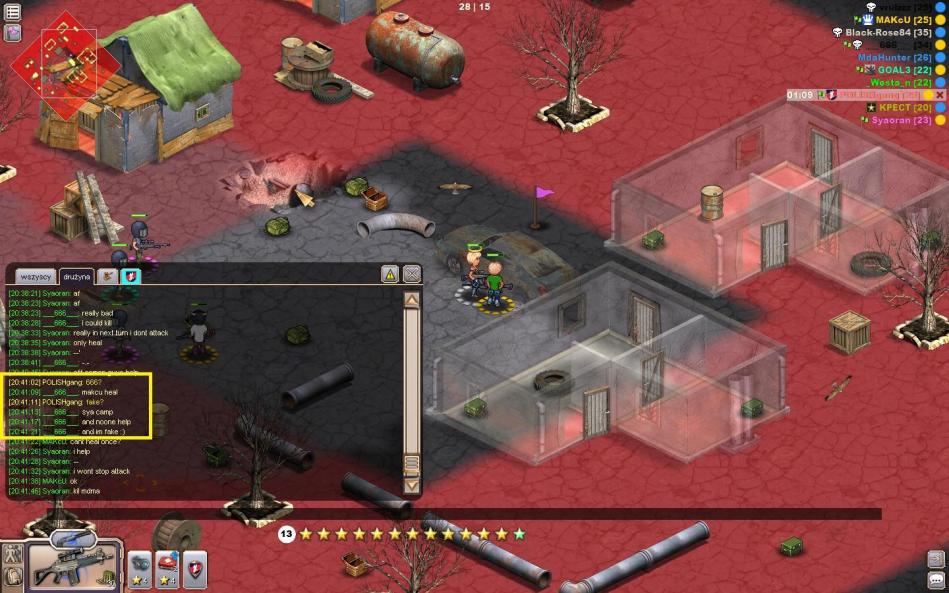
Task: Use the red medkit item slot
Action: 167,565
